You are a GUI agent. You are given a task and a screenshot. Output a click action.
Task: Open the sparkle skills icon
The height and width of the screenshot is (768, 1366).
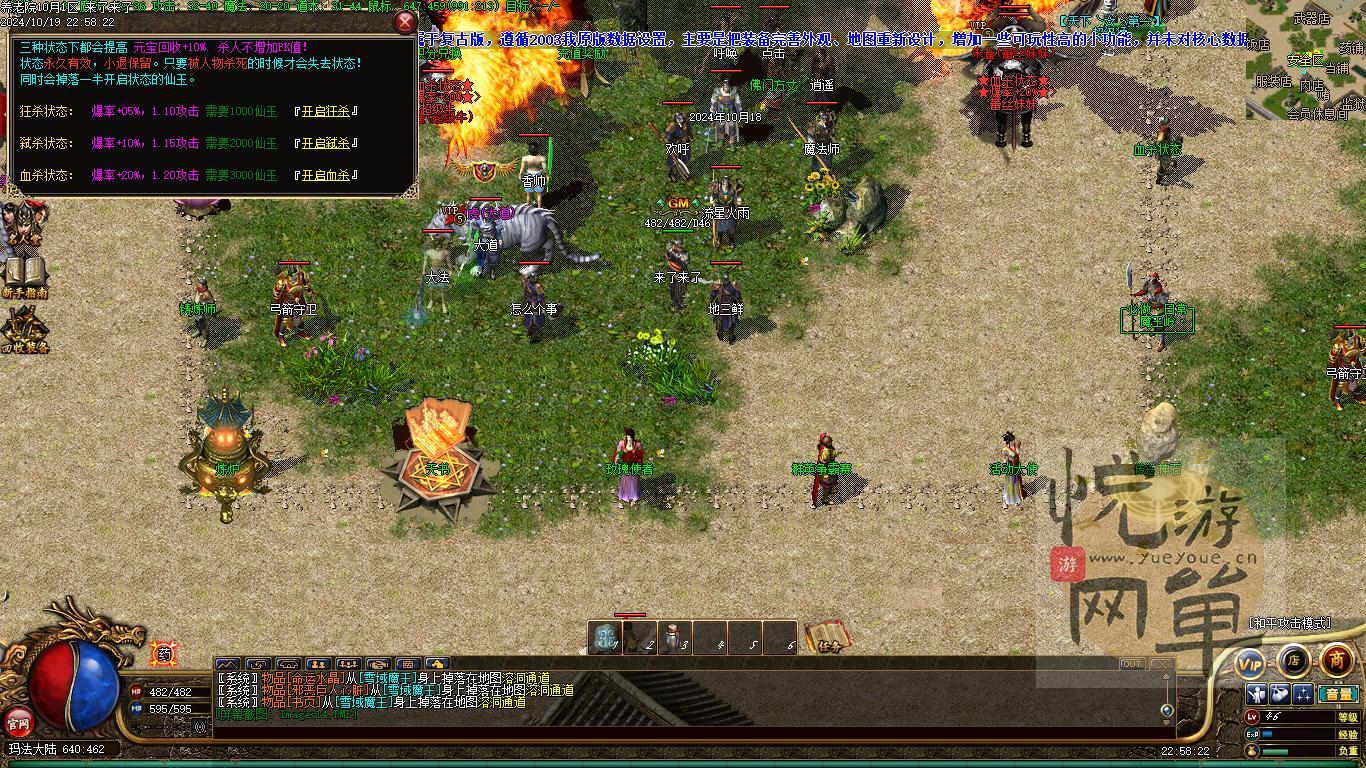[x=1303, y=694]
